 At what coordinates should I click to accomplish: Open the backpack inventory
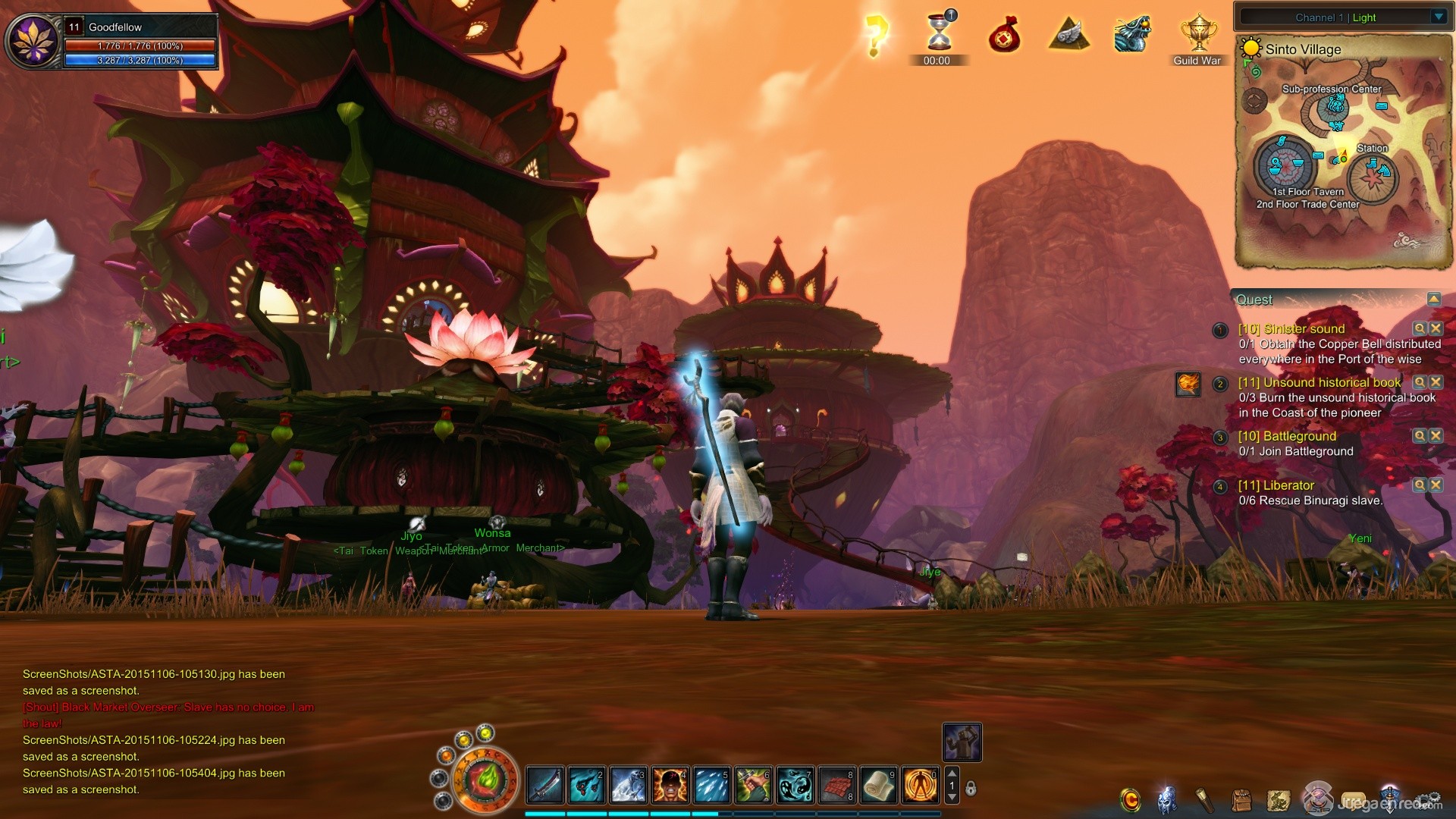[1241, 800]
